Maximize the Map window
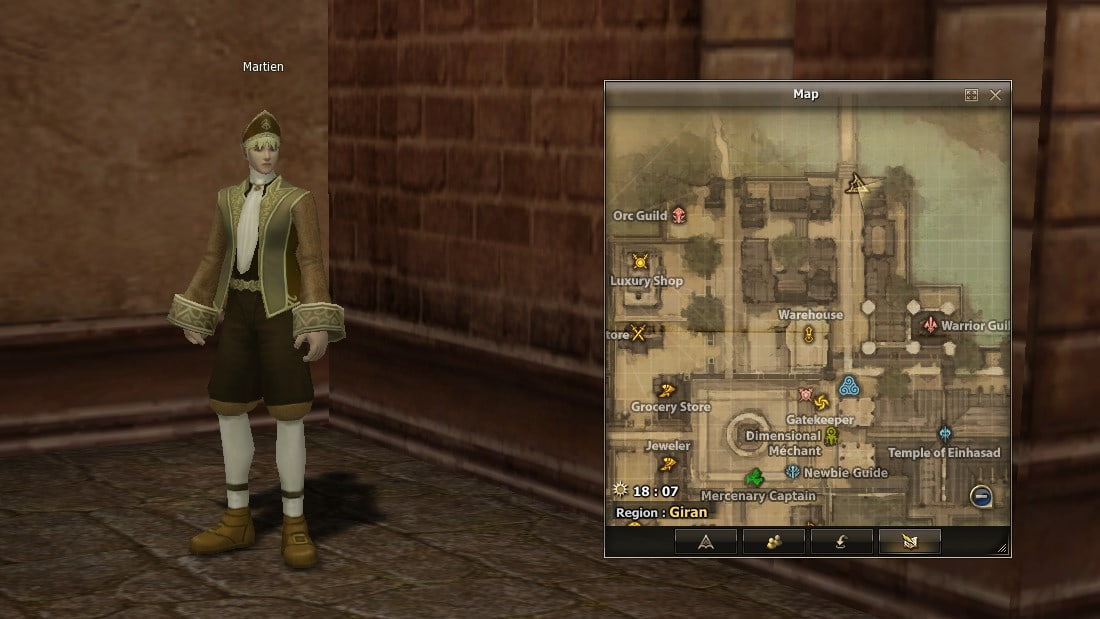The image size is (1100, 619). [971, 95]
